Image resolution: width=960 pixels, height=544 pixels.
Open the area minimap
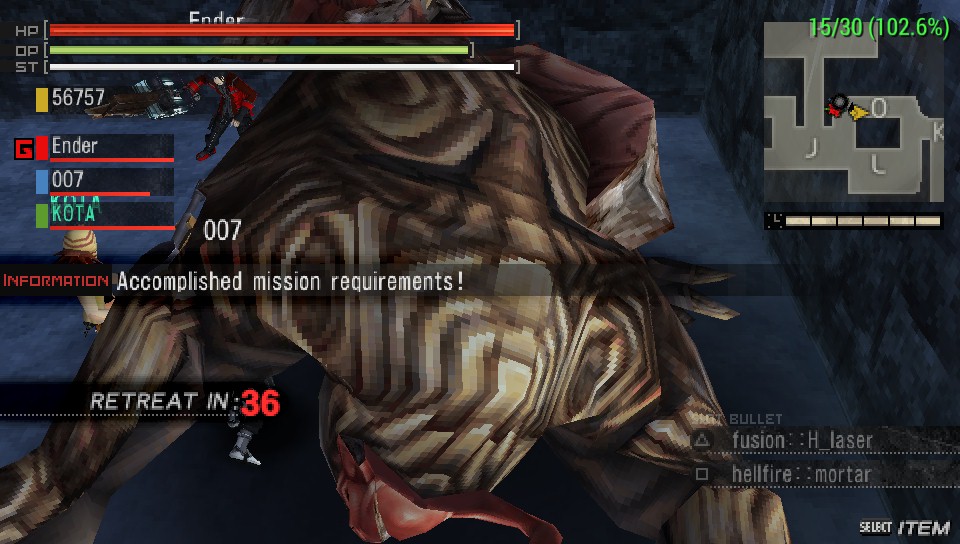coord(854,111)
